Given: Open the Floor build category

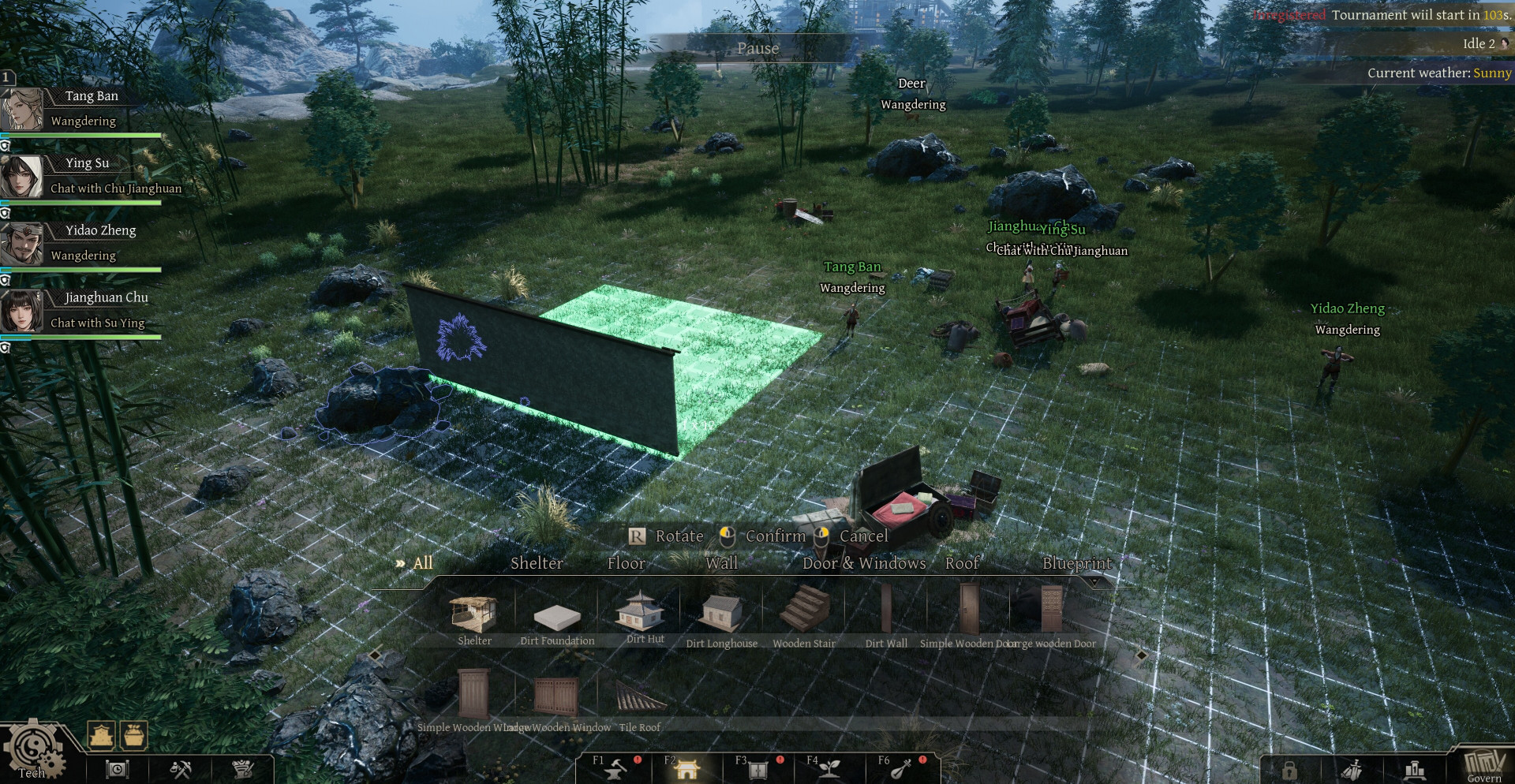Looking at the screenshot, I should [x=627, y=563].
